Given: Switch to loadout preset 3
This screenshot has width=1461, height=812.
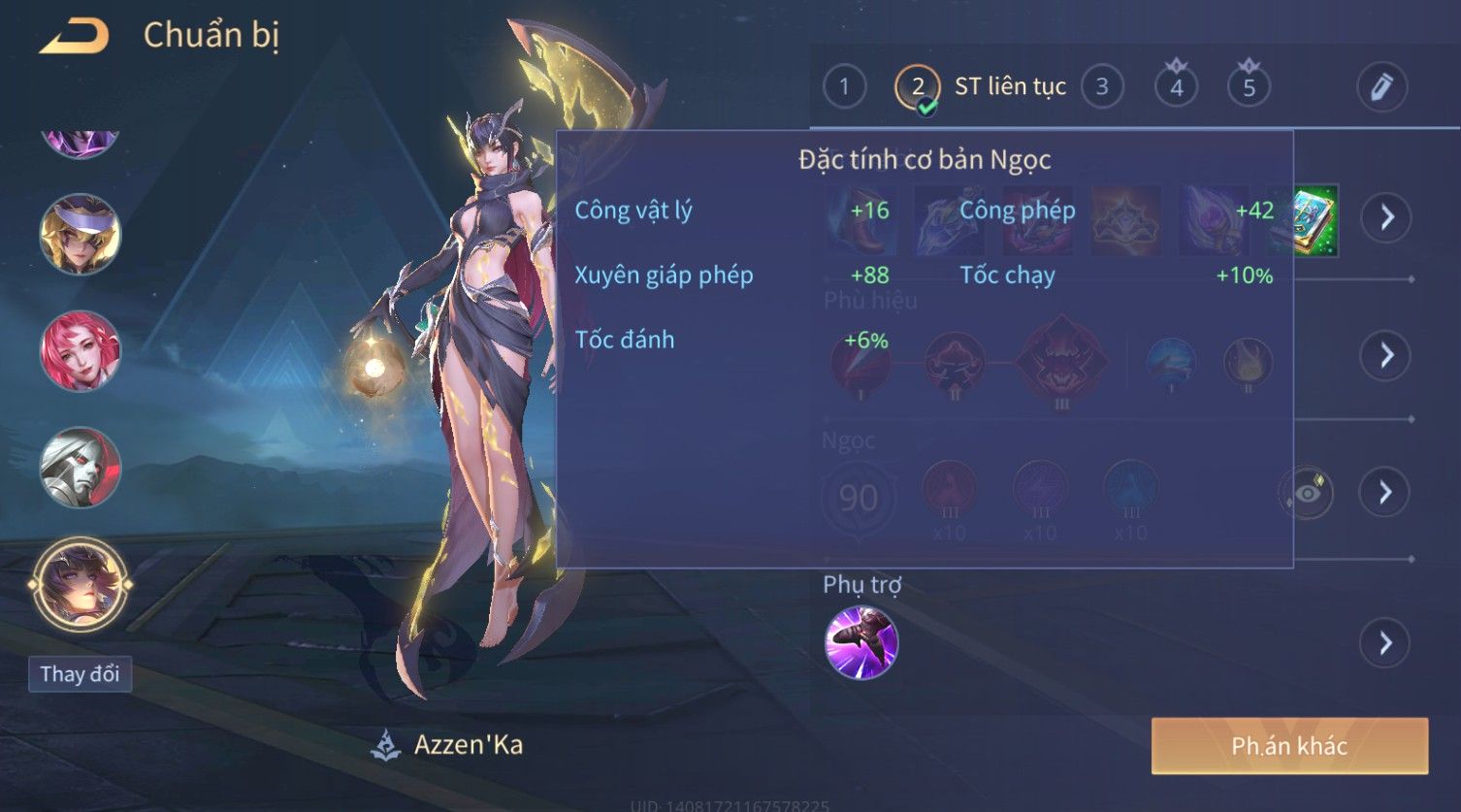Looking at the screenshot, I should (1102, 87).
